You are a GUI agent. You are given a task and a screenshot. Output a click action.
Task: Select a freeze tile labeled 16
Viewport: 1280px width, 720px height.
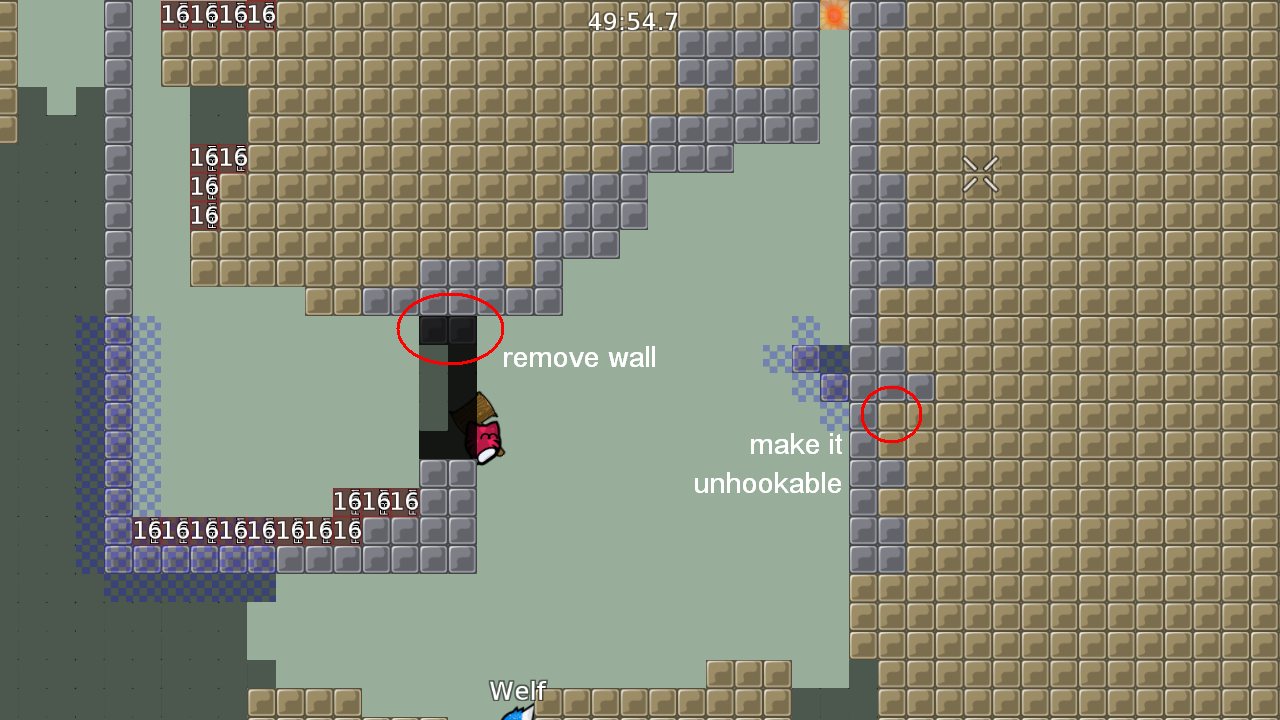pyautogui.click(x=205, y=185)
